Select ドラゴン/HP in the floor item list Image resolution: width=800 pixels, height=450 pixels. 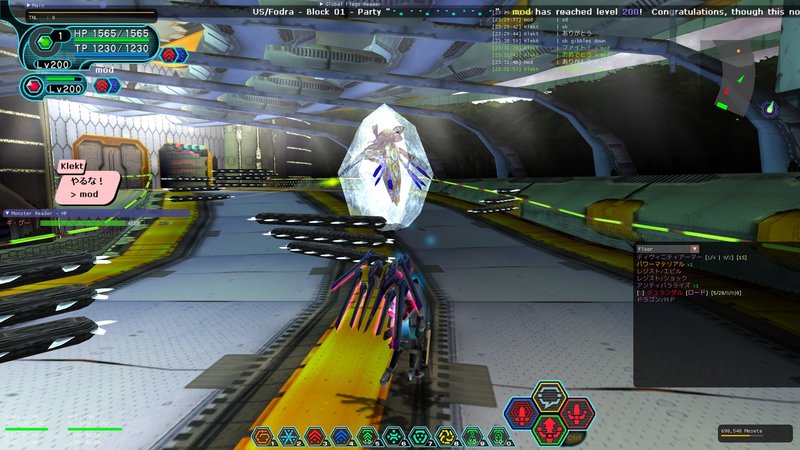coord(659,300)
